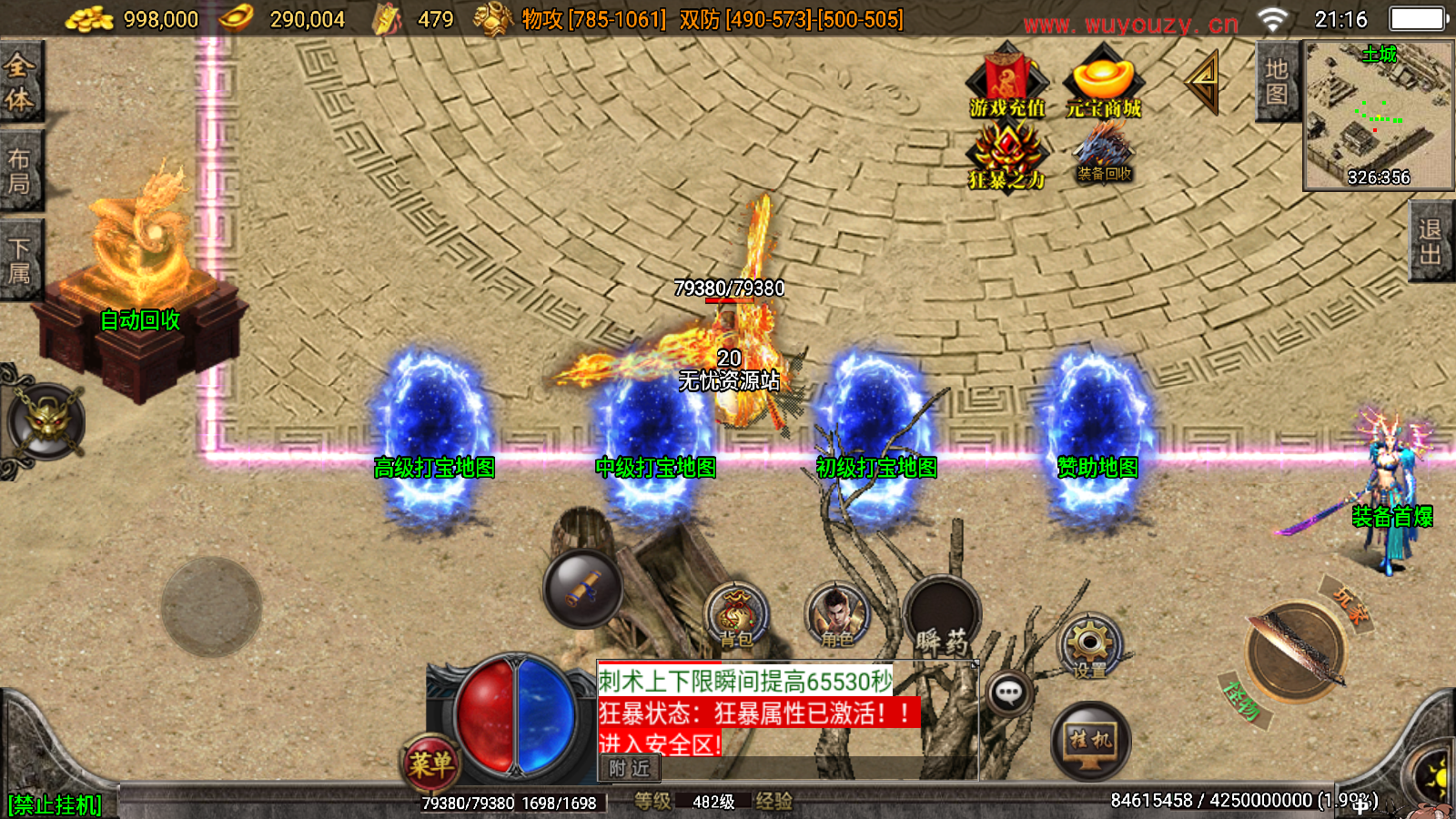Open the 背包 backpack
The width and height of the screenshot is (1456, 819).
coord(736,616)
